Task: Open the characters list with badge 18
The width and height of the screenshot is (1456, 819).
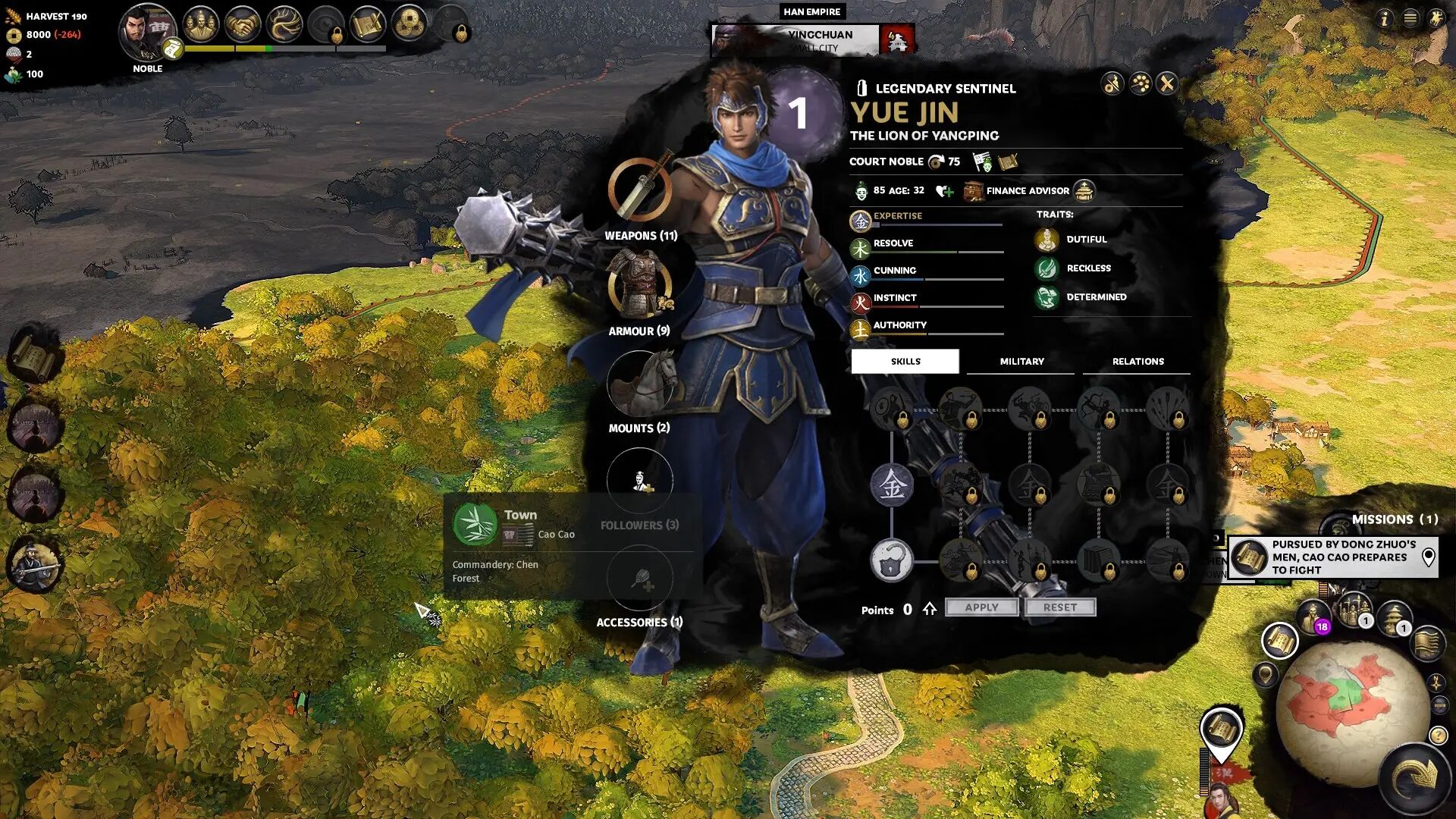Action: [1313, 615]
